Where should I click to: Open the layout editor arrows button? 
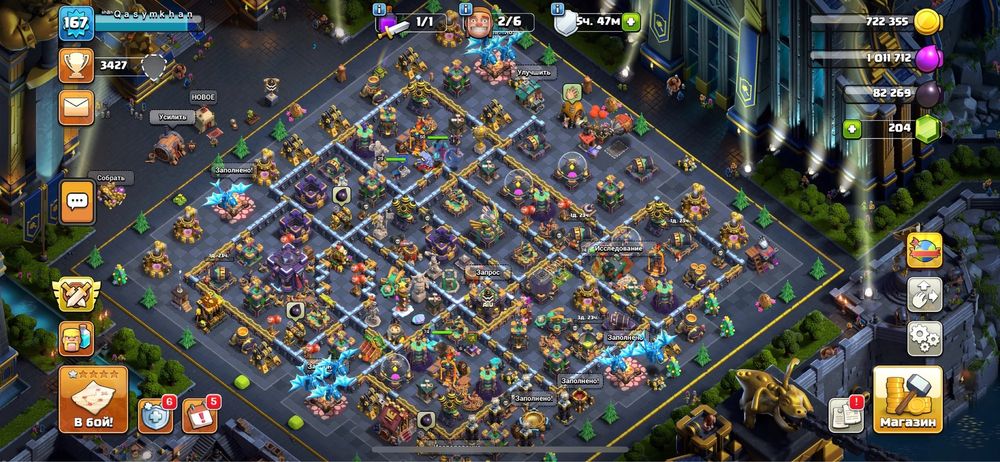coord(924,294)
